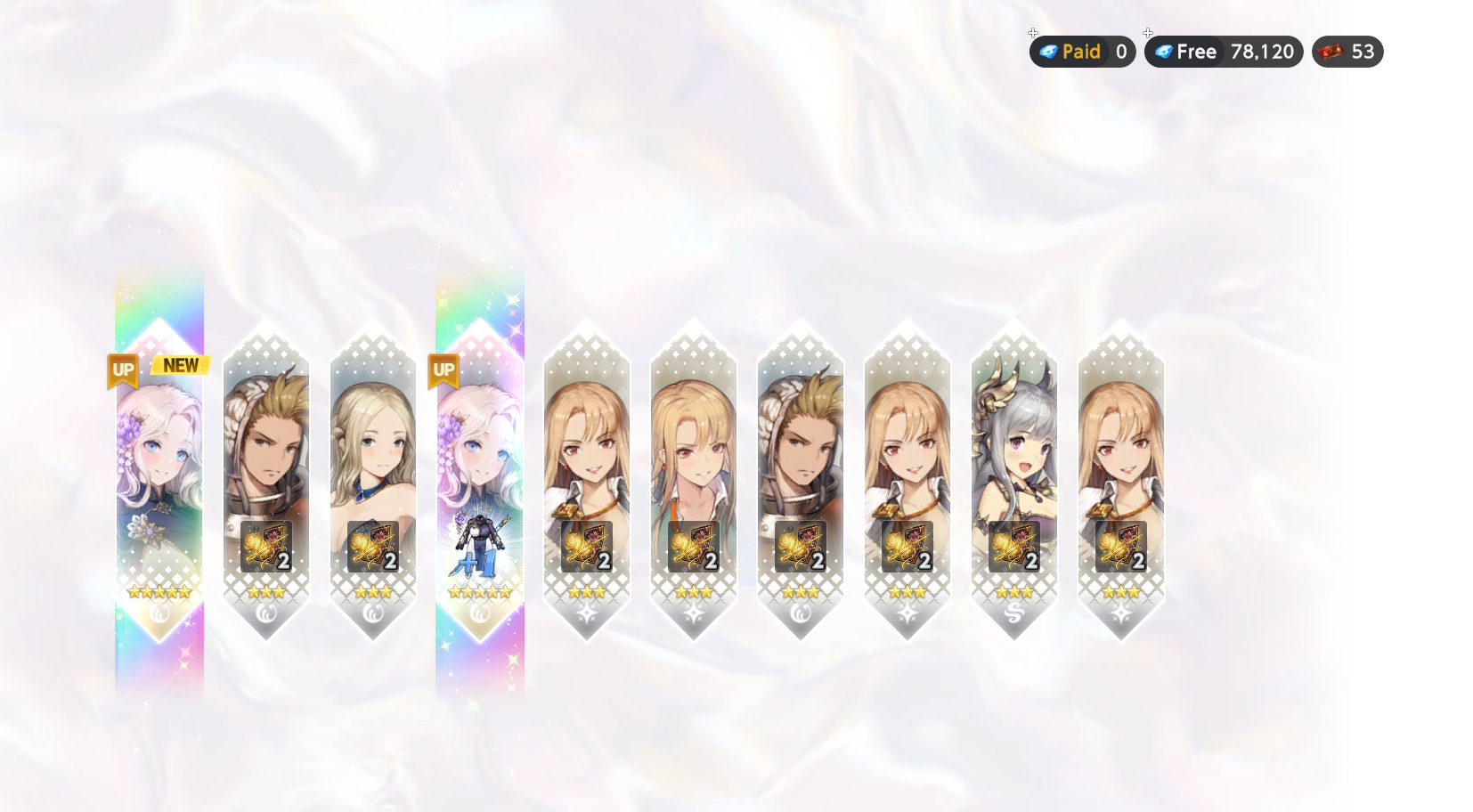Pick the pale blonde girl with blue collar
Image resolution: width=1473 pixels, height=812 pixels.
tap(373, 481)
